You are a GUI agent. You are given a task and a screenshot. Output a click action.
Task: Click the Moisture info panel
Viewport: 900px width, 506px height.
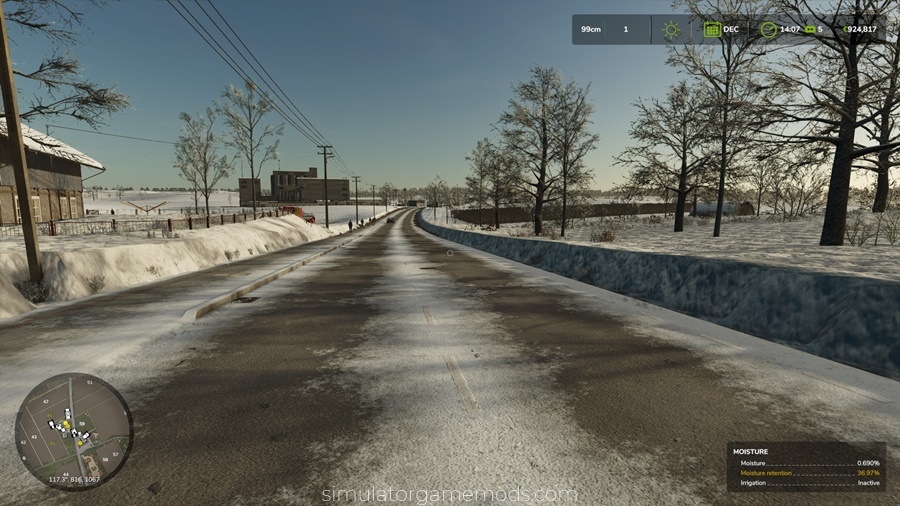(x=805, y=467)
